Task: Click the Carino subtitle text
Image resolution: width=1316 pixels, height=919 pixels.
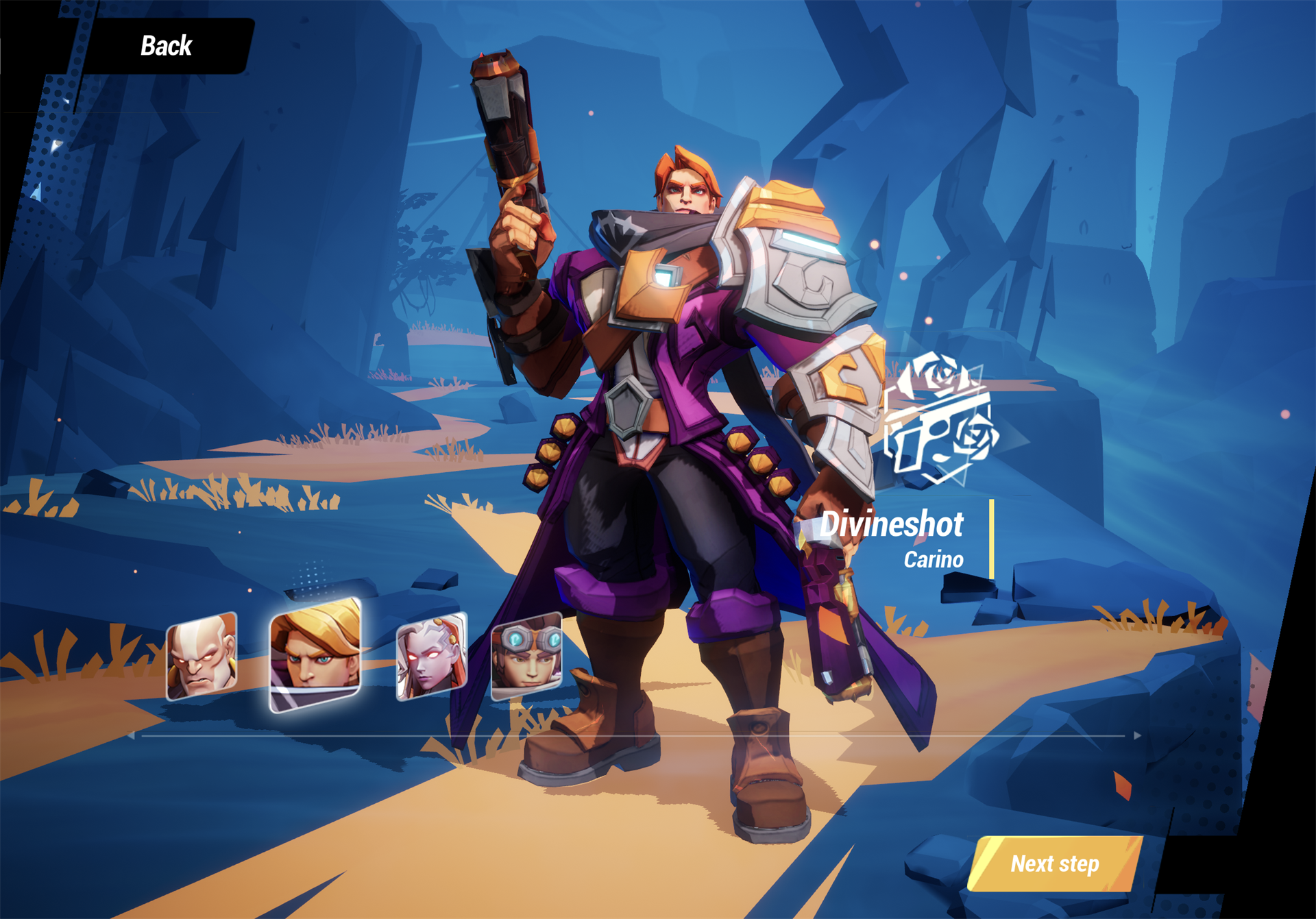Action: tap(934, 559)
